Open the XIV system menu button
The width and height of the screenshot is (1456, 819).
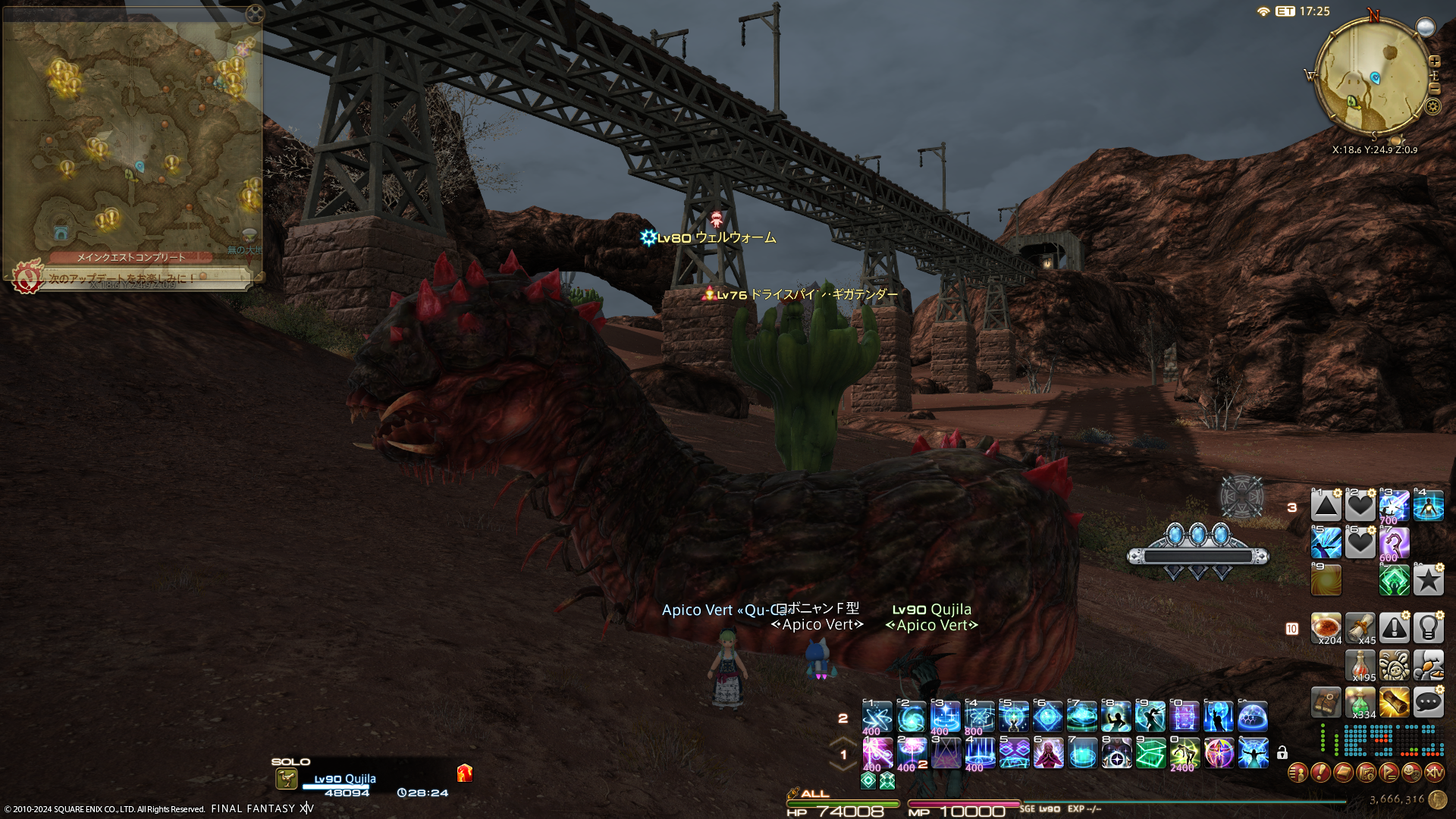1434,773
